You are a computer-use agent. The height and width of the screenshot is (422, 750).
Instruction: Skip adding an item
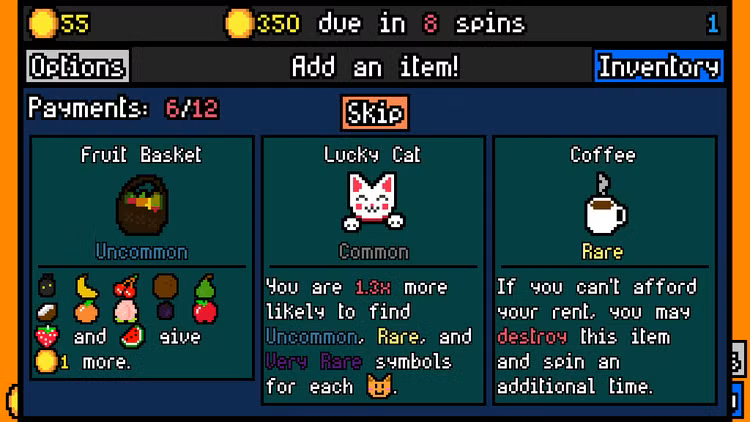[x=375, y=113]
